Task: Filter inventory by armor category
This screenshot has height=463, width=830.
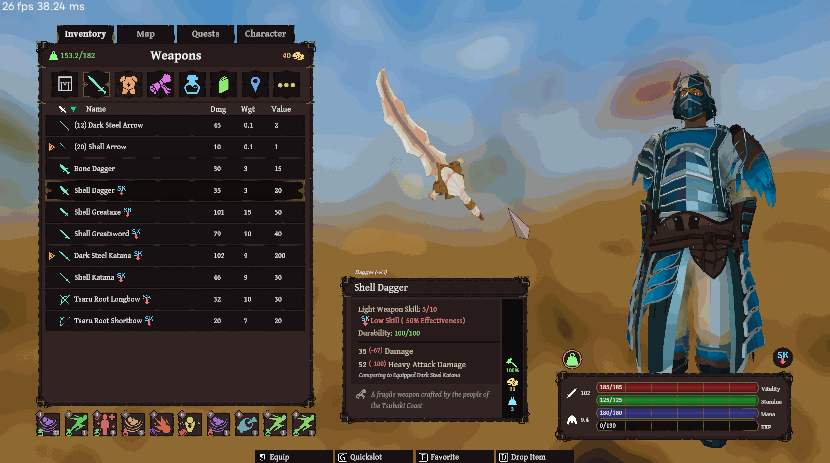Action: point(129,85)
